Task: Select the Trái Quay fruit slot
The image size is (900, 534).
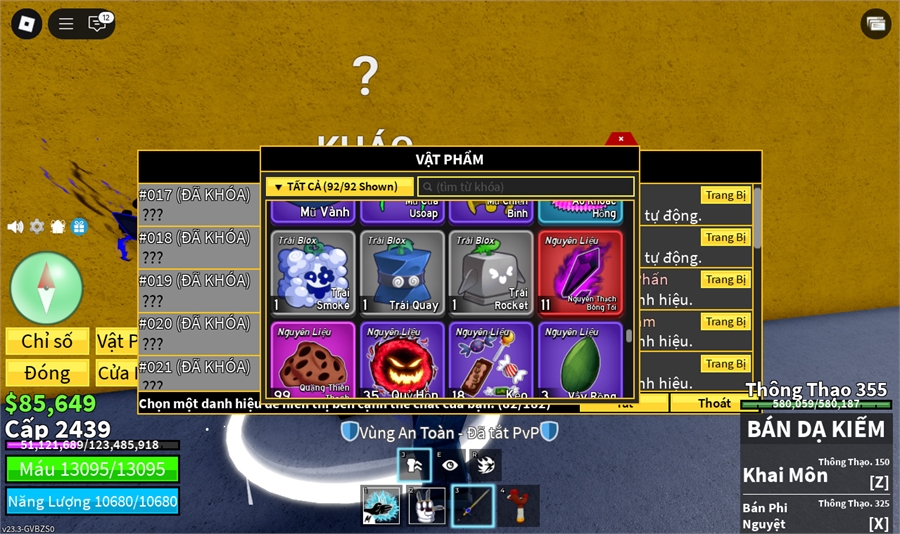Action: pos(402,273)
